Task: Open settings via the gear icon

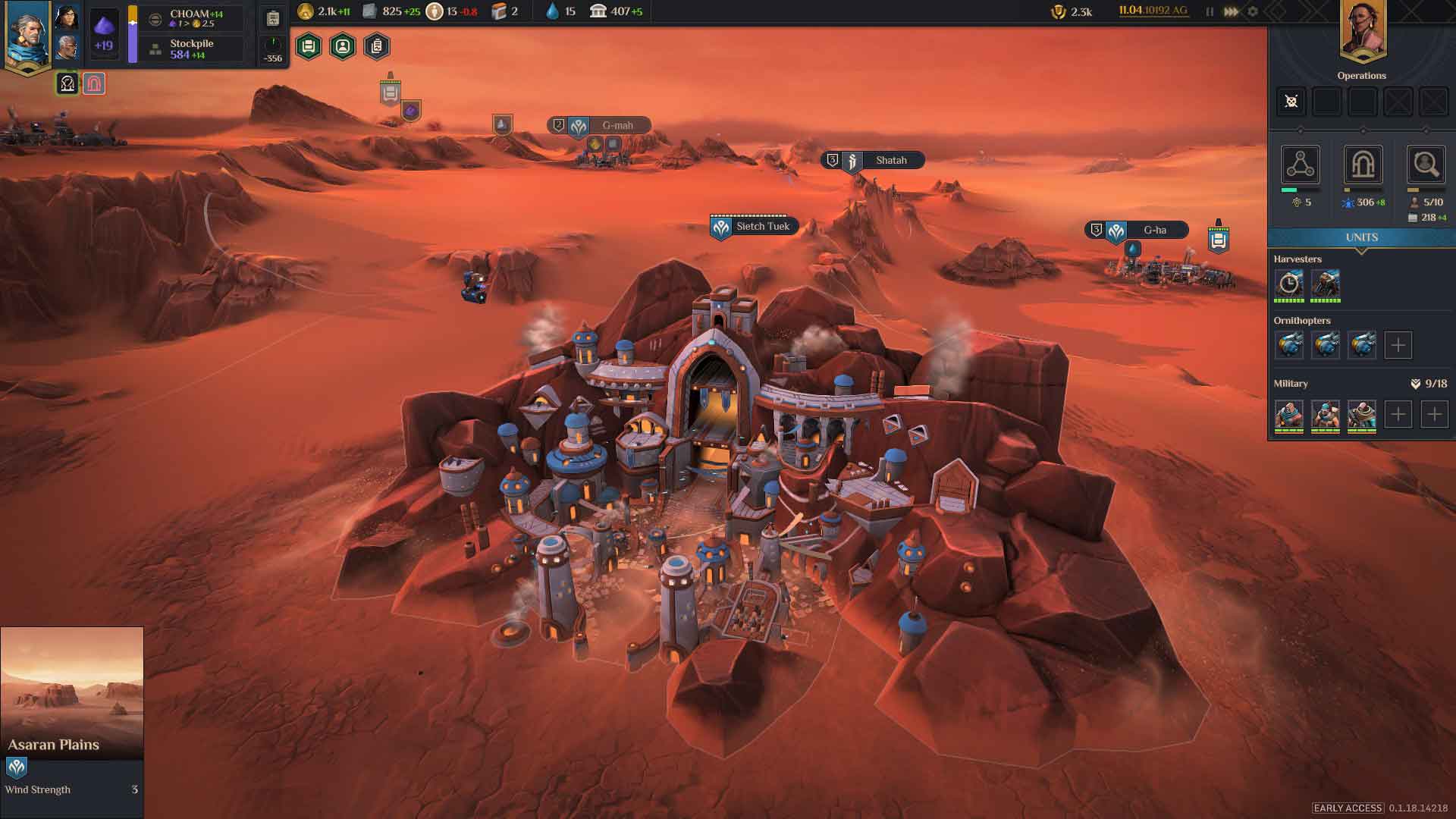Action: click(1253, 11)
